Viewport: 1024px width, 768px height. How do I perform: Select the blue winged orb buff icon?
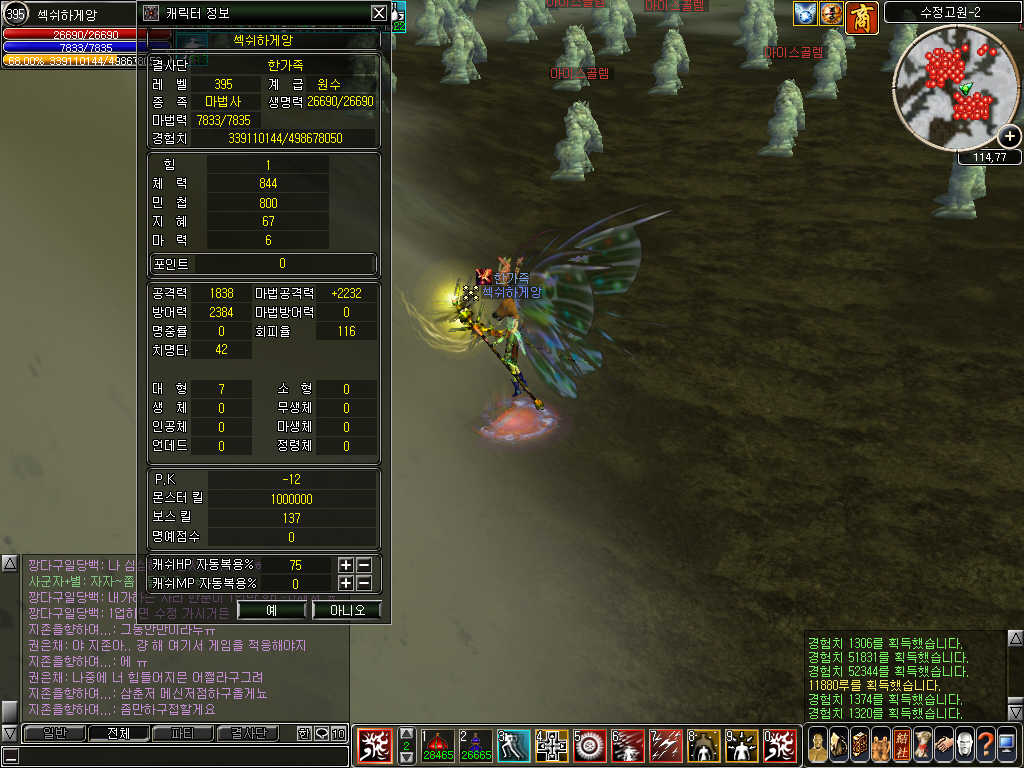coord(806,14)
